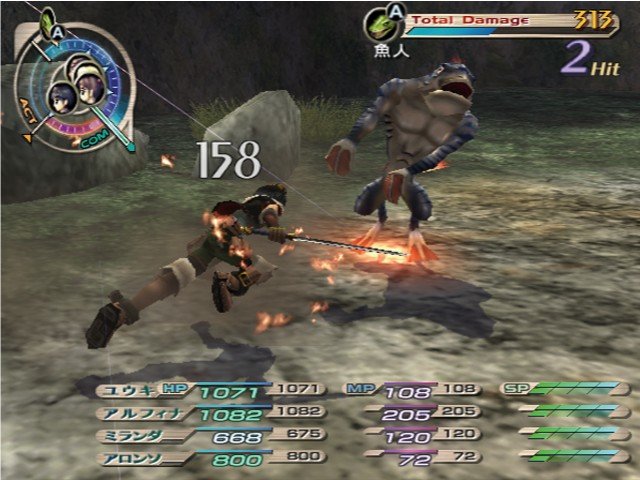
Task: Choose party member ミランダ in the status list
Action: pos(123,435)
